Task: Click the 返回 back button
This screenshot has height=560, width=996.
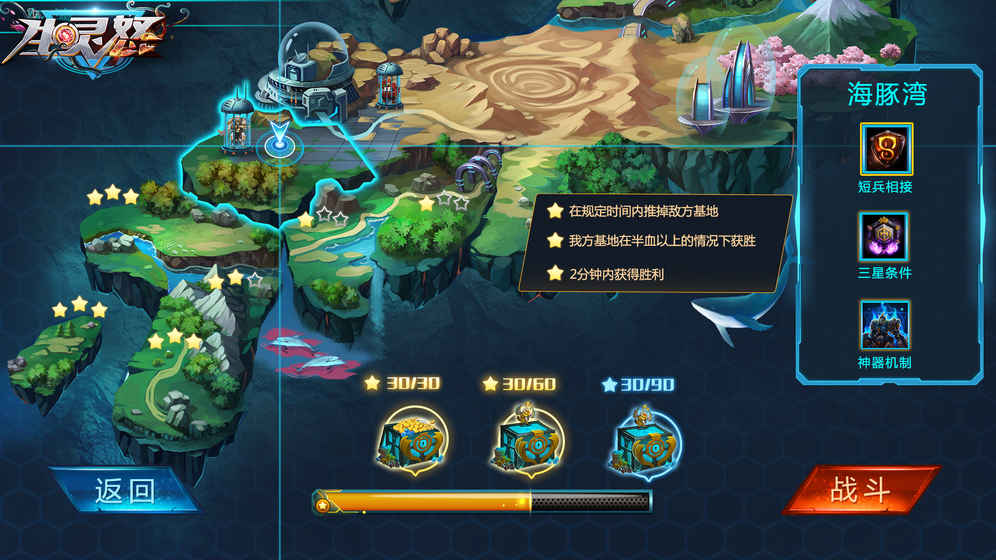Action: (125, 491)
